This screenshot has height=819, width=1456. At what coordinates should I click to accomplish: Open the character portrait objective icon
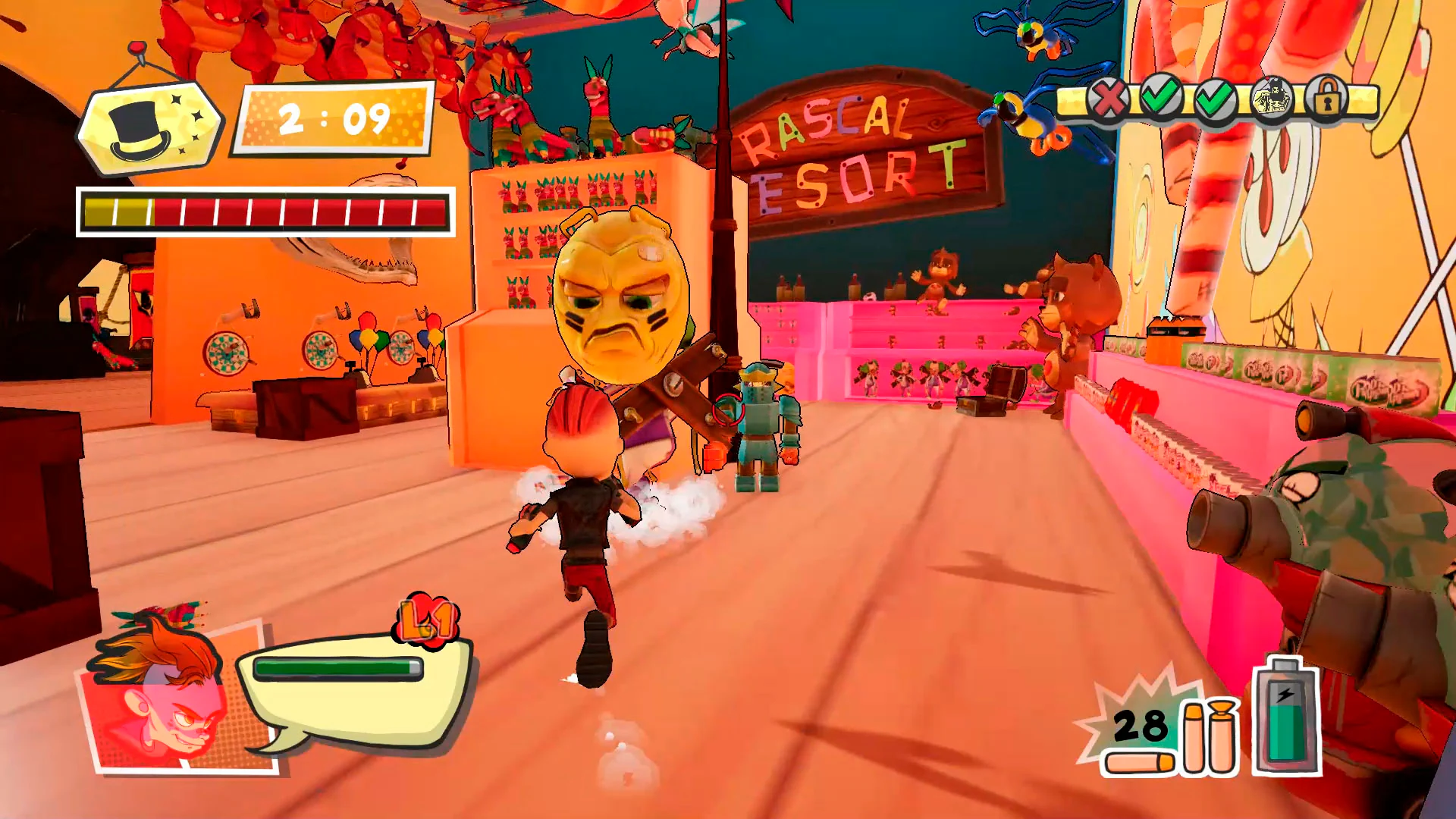pos(1274,98)
